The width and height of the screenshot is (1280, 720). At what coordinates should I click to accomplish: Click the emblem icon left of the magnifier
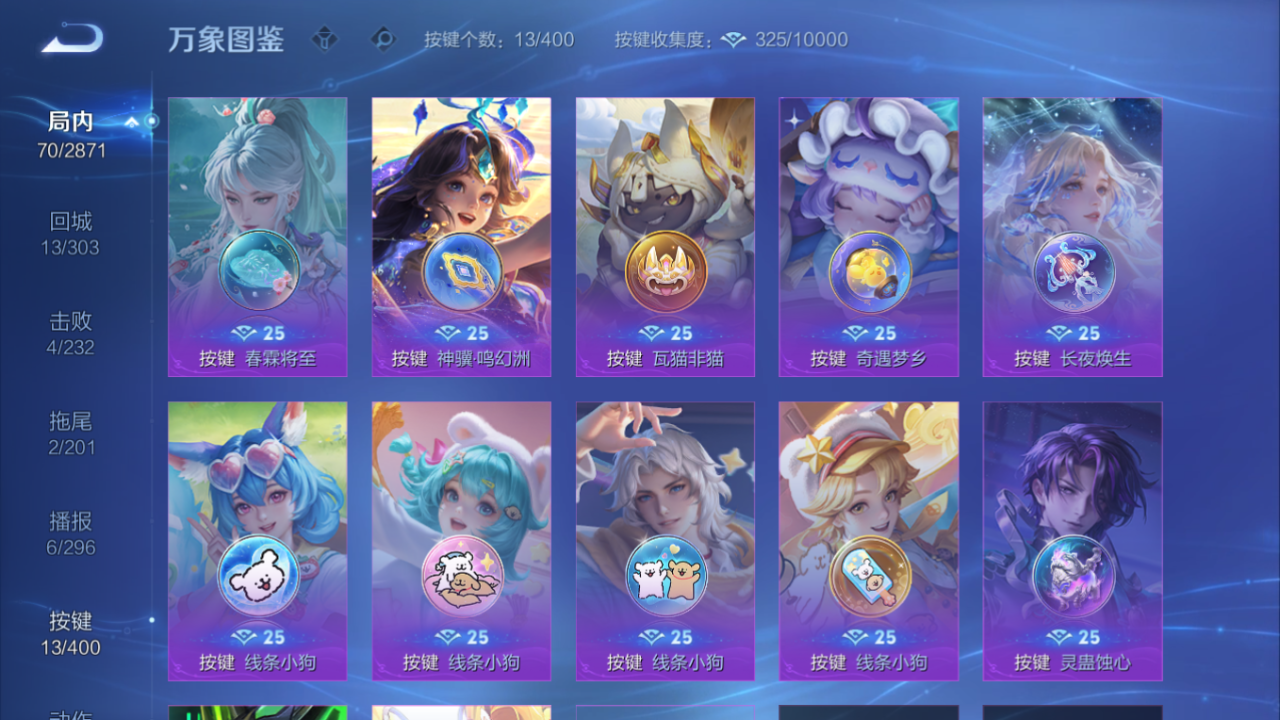(x=325, y=38)
